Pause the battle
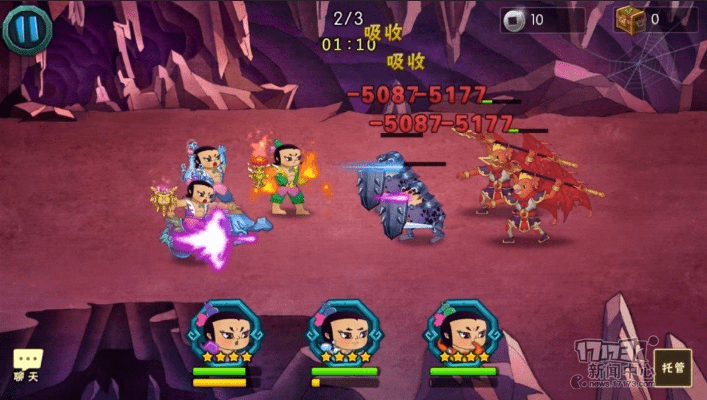Screen dimensions: 707x400 click(x=27, y=28)
